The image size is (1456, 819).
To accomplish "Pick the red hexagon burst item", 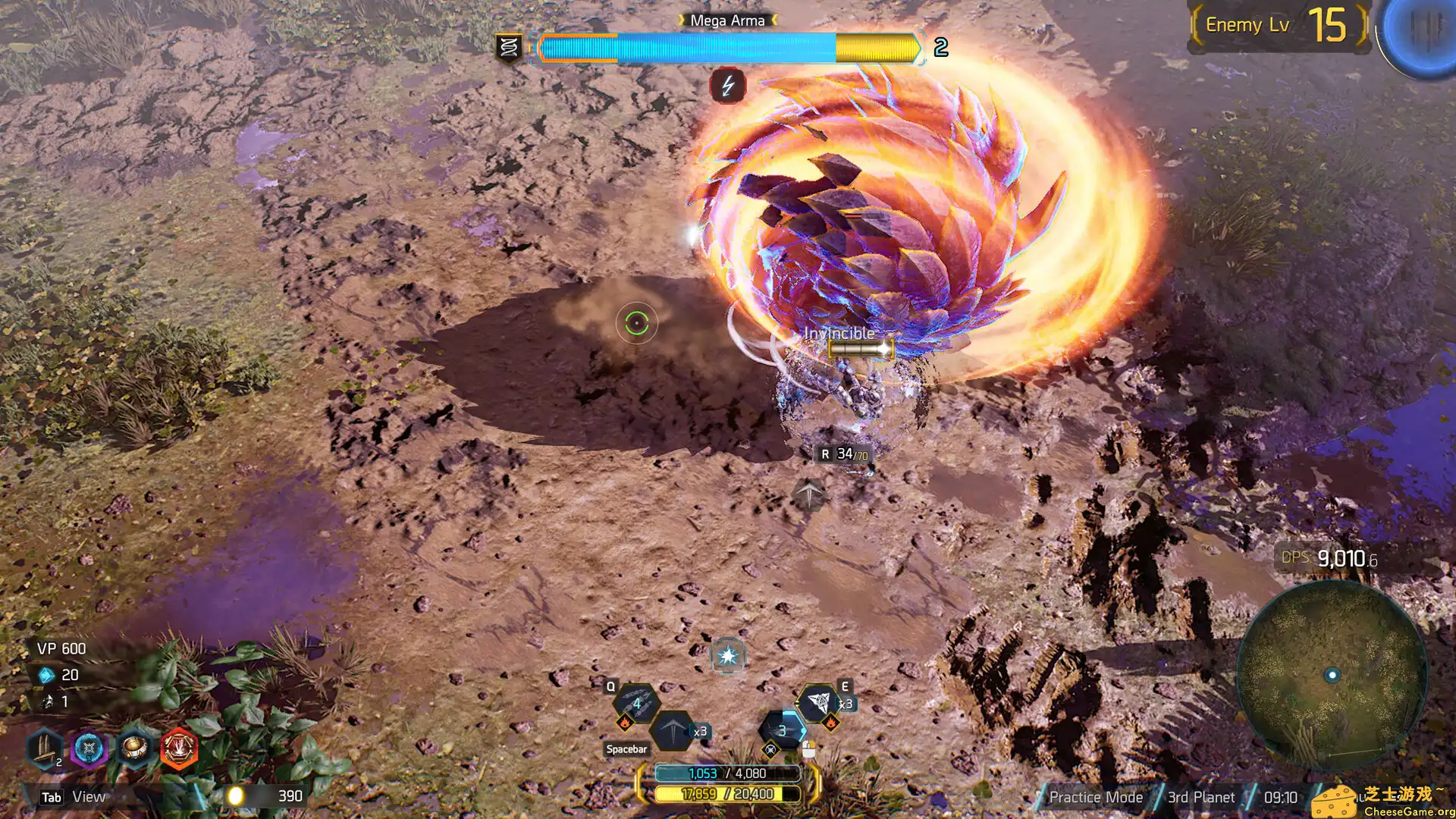I will (x=179, y=749).
